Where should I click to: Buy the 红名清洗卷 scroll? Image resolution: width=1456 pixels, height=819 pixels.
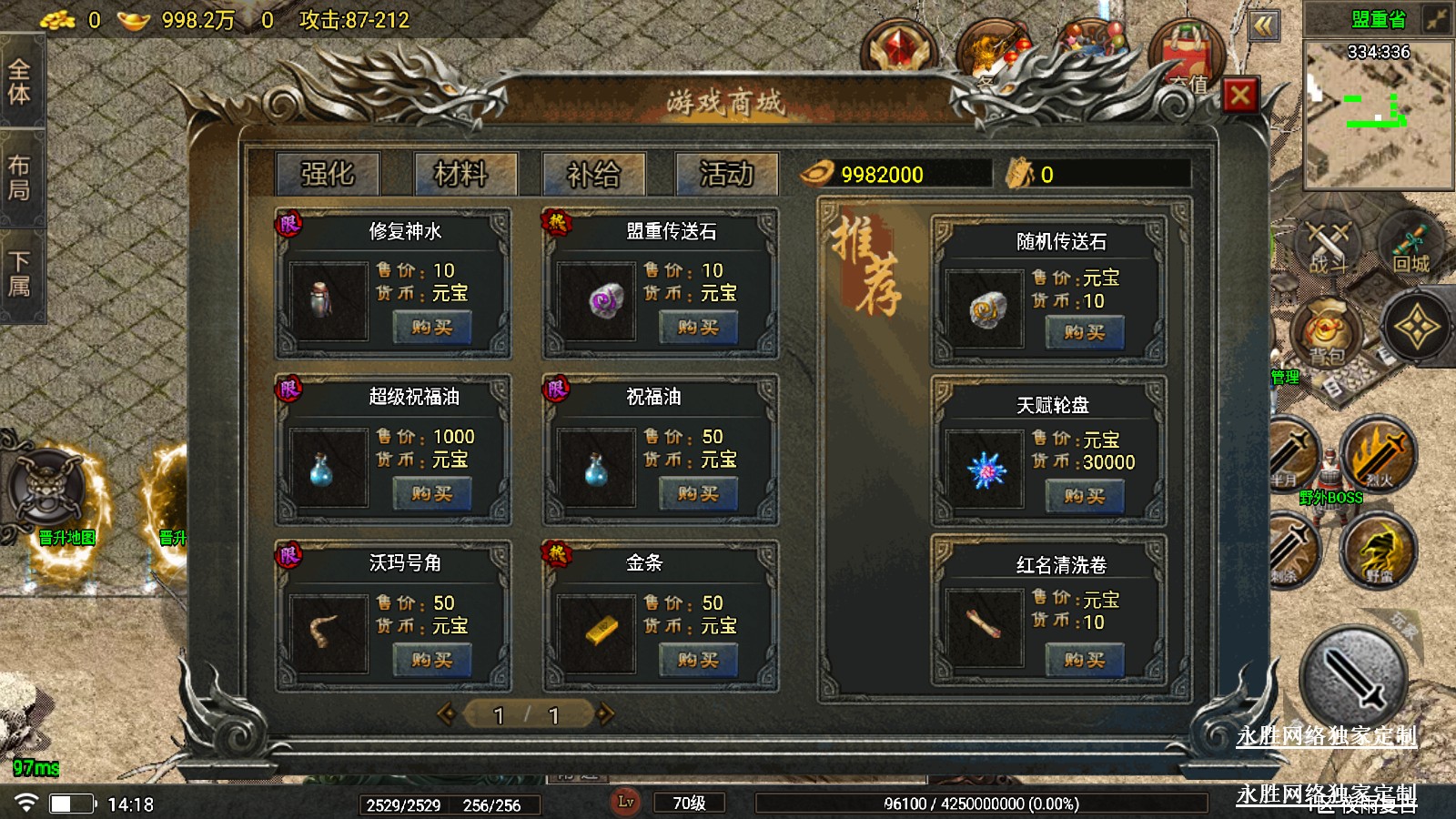pyautogui.click(x=1084, y=660)
